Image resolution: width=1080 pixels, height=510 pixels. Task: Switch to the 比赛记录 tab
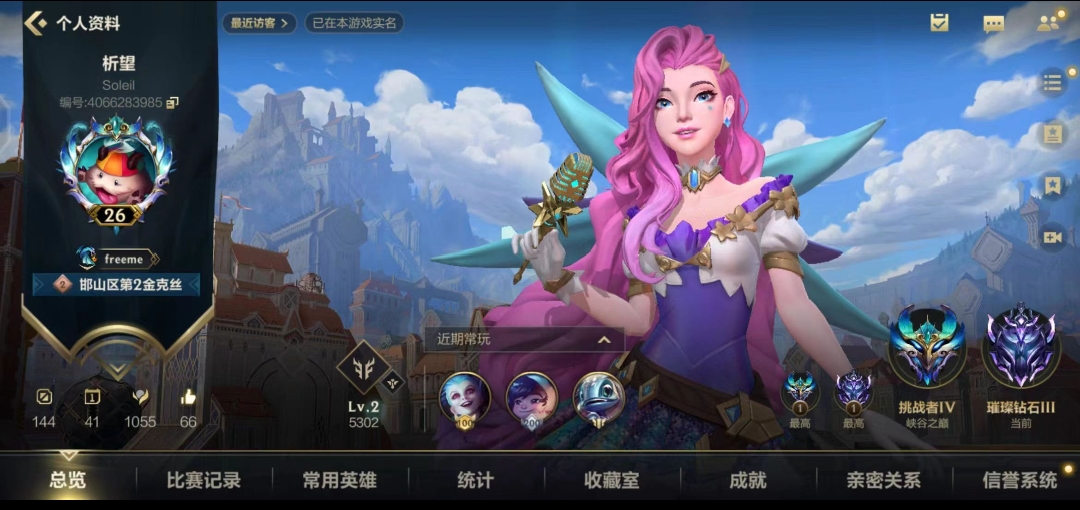pyautogui.click(x=203, y=480)
